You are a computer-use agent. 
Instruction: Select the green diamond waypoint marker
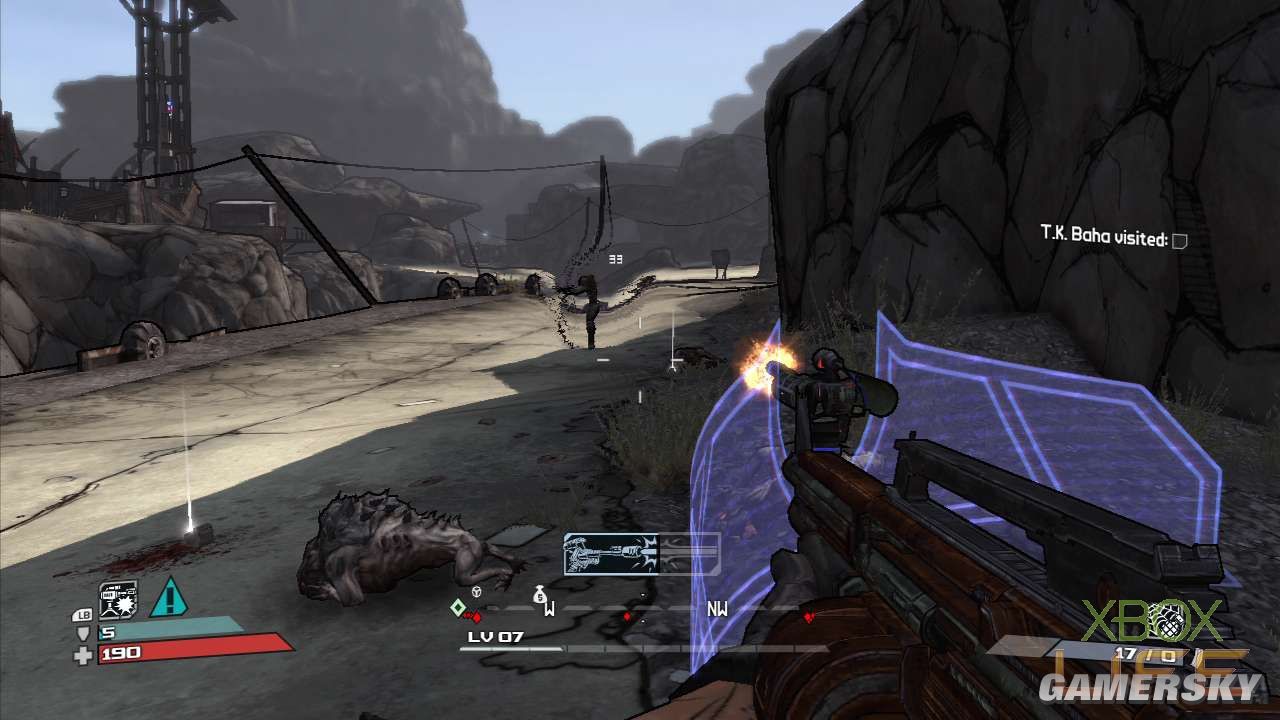pyautogui.click(x=457, y=607)
